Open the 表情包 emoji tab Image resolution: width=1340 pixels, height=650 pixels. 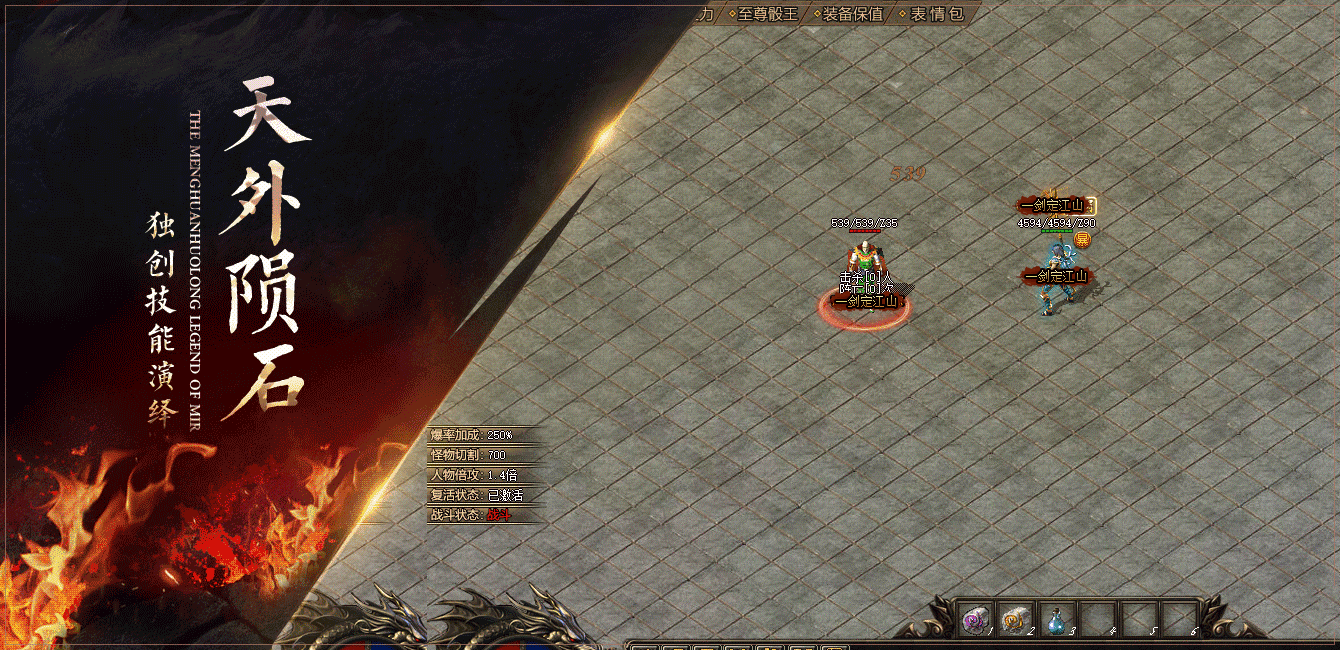936,14
